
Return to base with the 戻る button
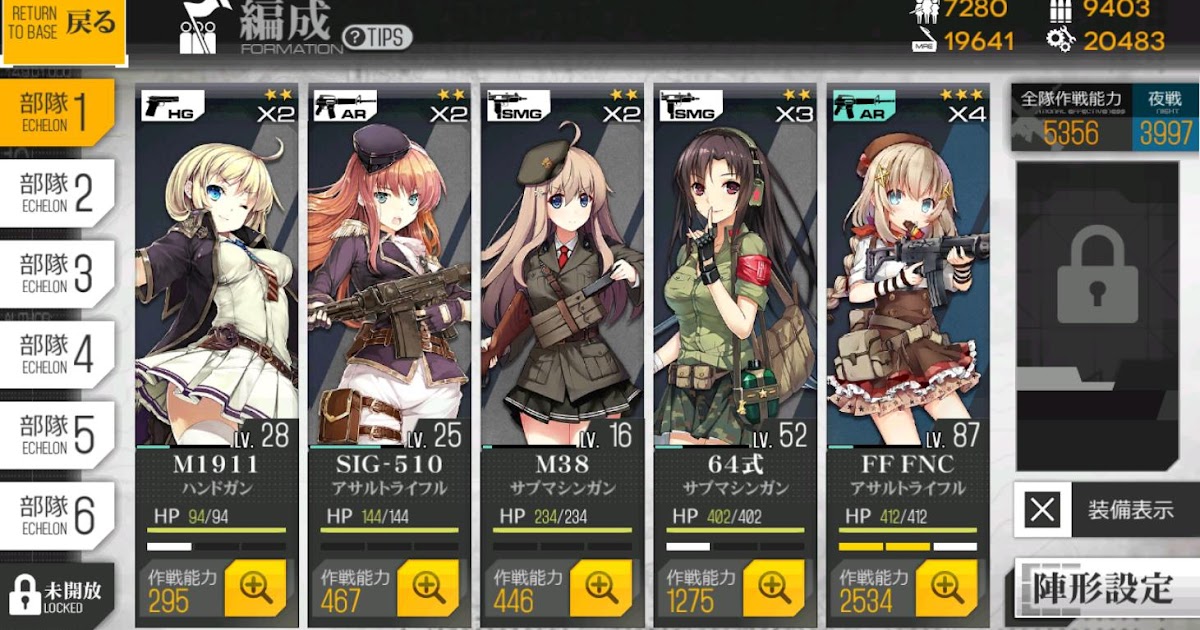point(63,30)
